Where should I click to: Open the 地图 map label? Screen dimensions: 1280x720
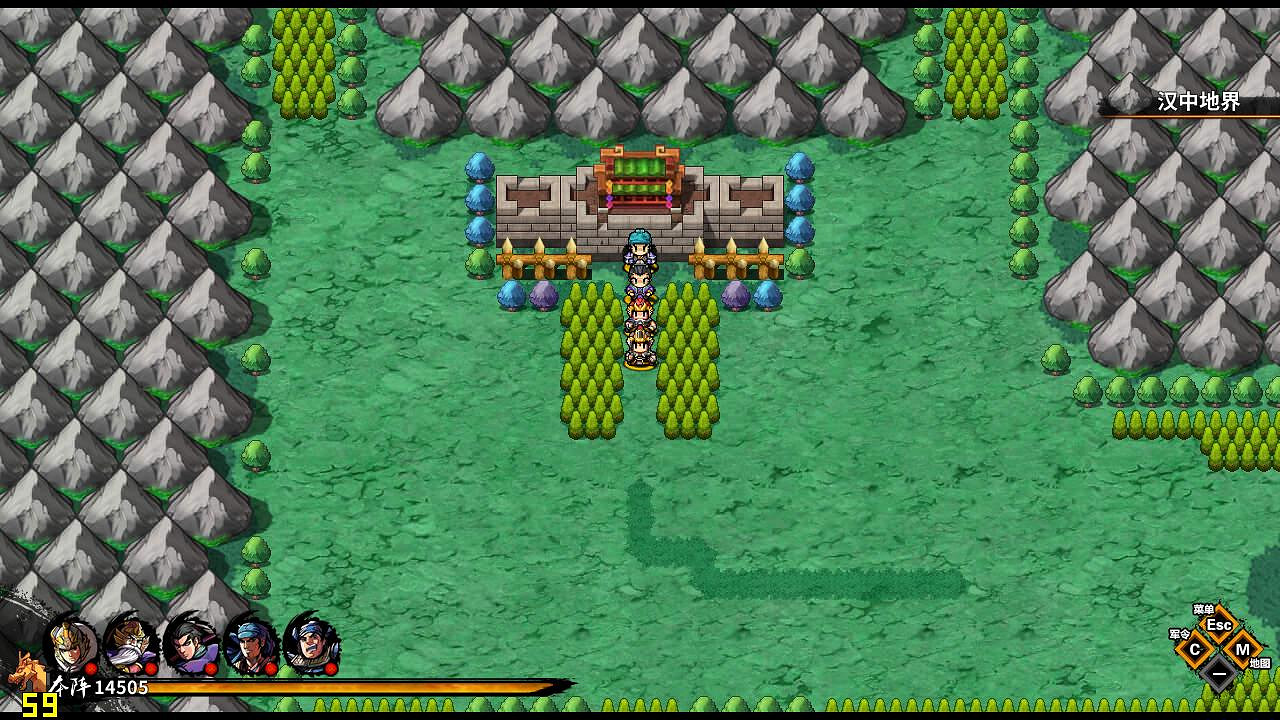1260,663
